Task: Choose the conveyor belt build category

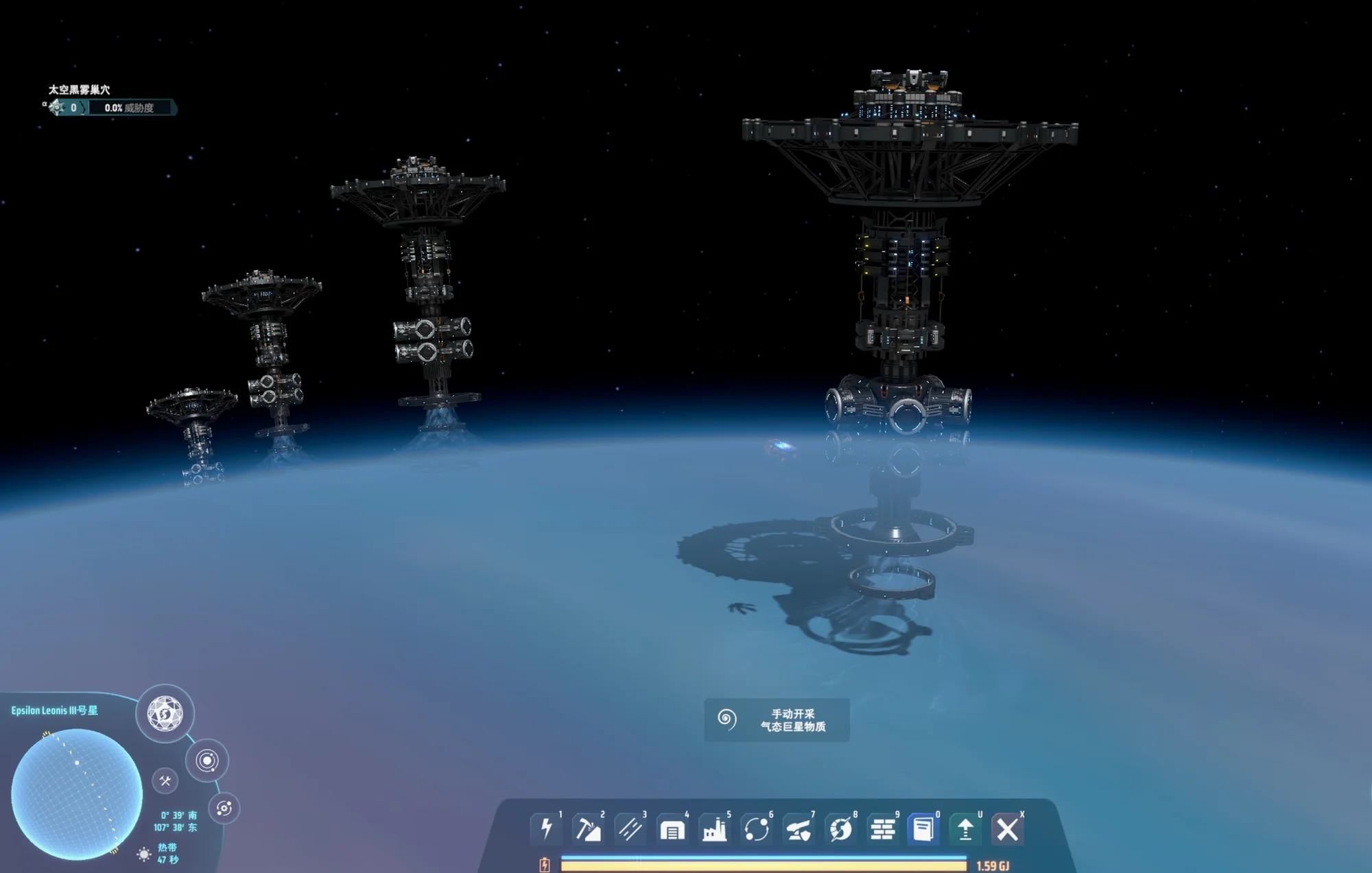Action: [x=630, y=829]
